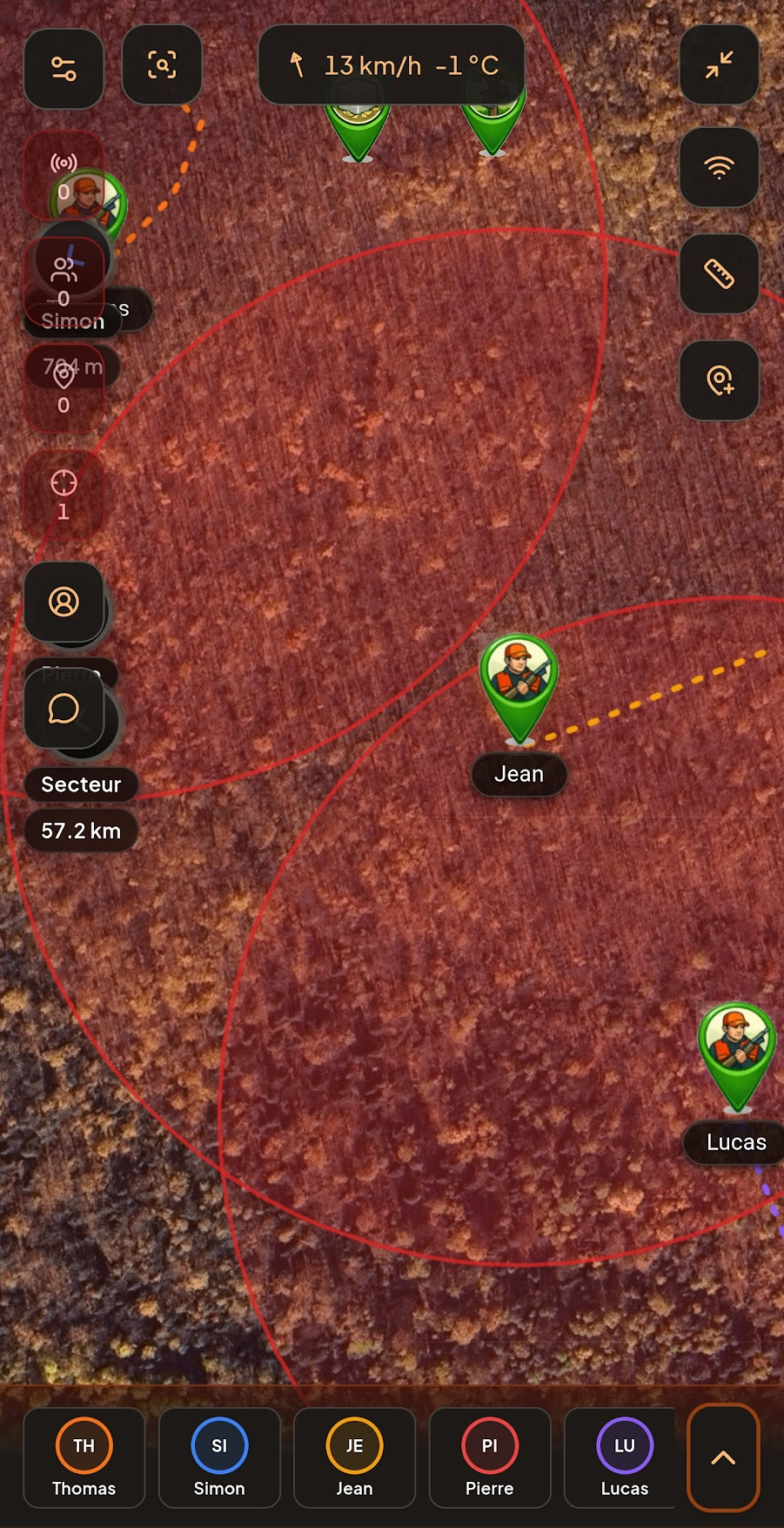Activate the scan search button
The width and height of the screenshot is (784, 1528).
click(162, 65)
